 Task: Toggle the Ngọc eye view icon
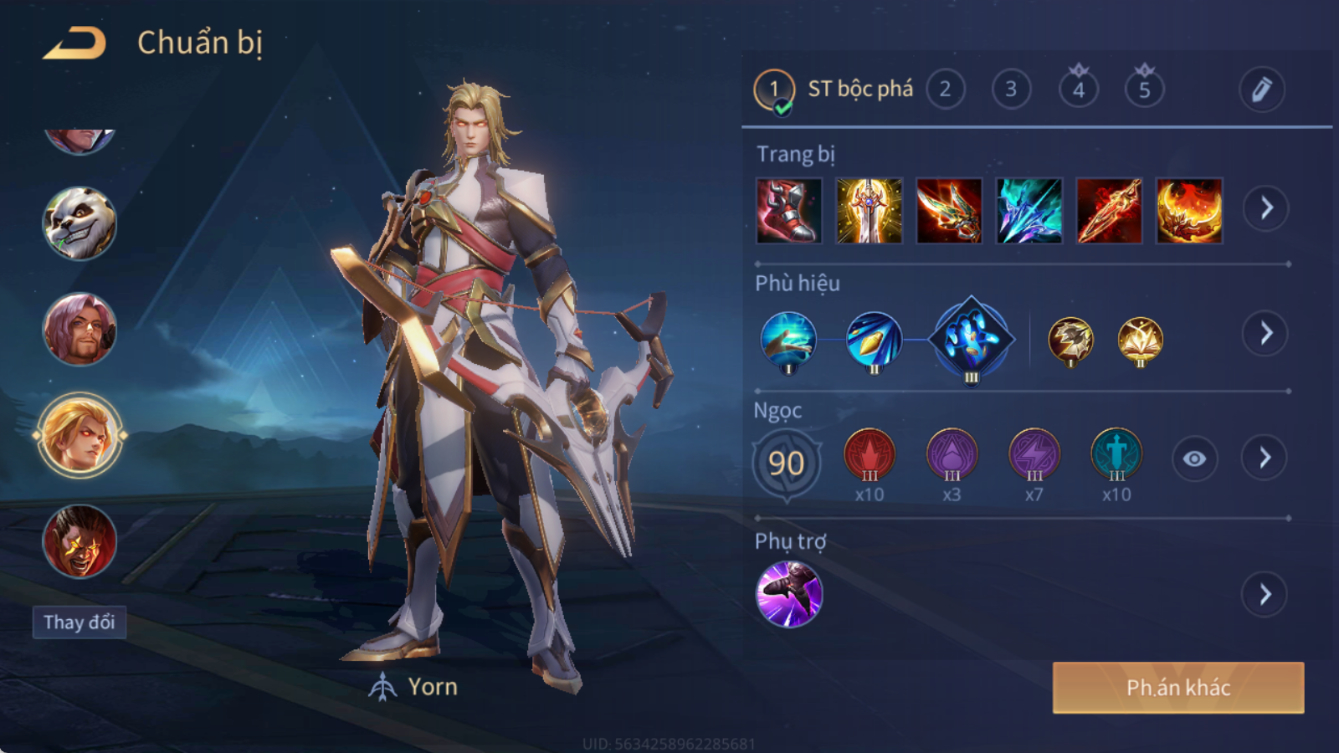[1195, 459]
